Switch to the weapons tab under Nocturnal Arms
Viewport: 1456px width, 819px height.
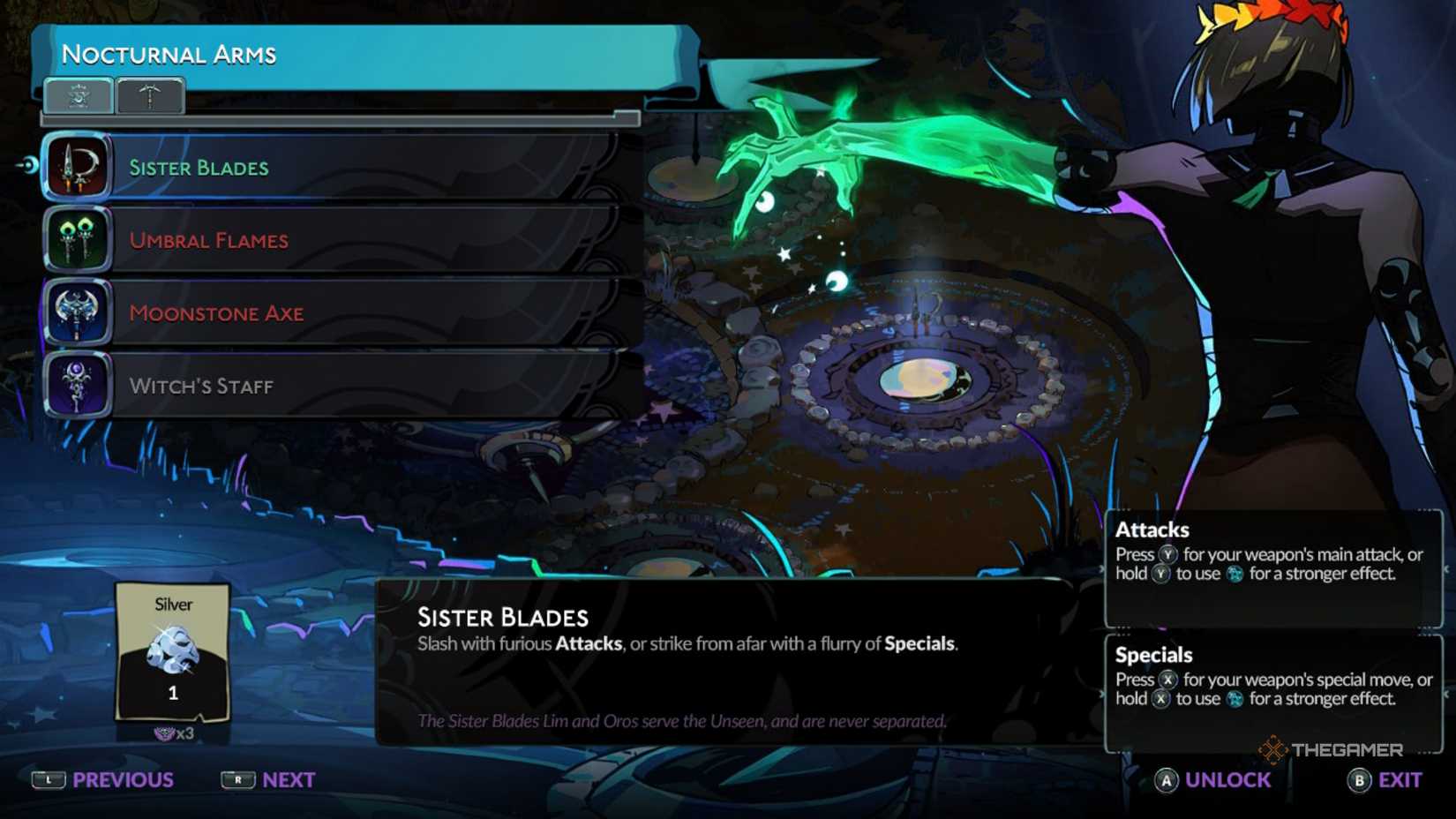[x=78, y=96]
